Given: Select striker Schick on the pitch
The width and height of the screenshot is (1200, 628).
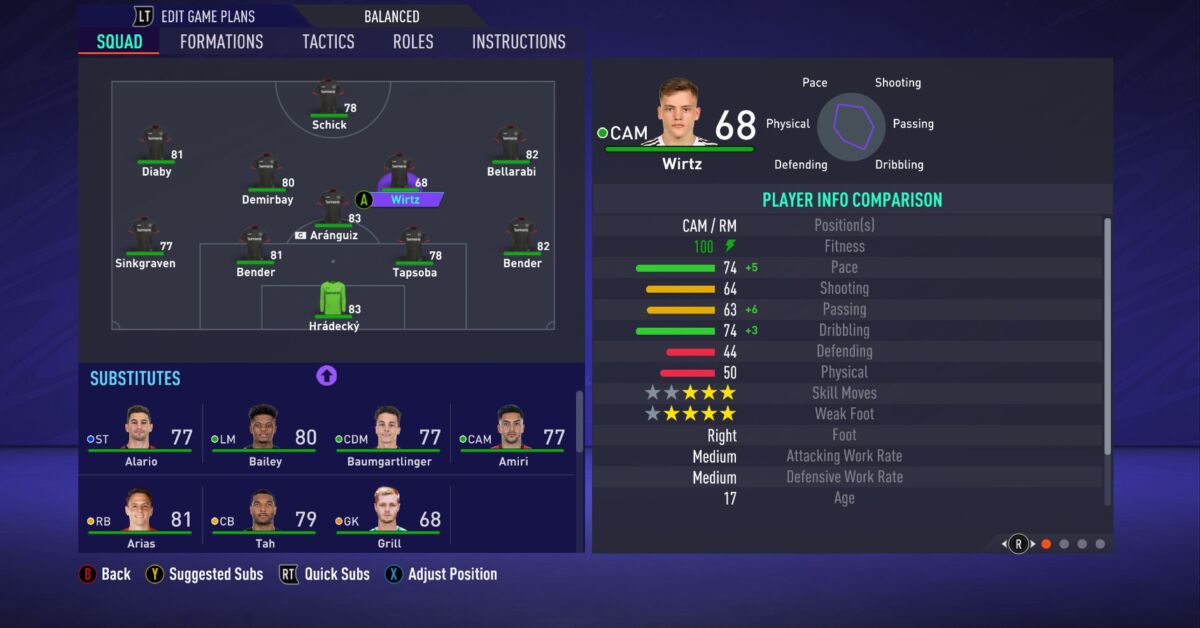Looking at the screenshot, I should [328, 100].
